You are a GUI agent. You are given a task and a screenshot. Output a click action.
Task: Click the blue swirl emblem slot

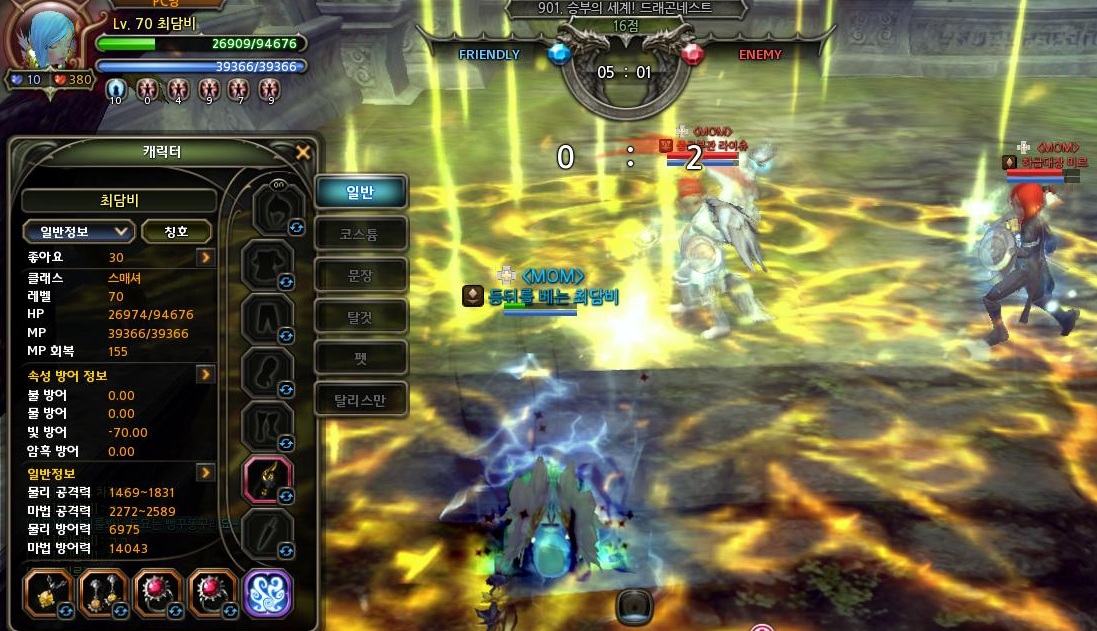[268, 593]
